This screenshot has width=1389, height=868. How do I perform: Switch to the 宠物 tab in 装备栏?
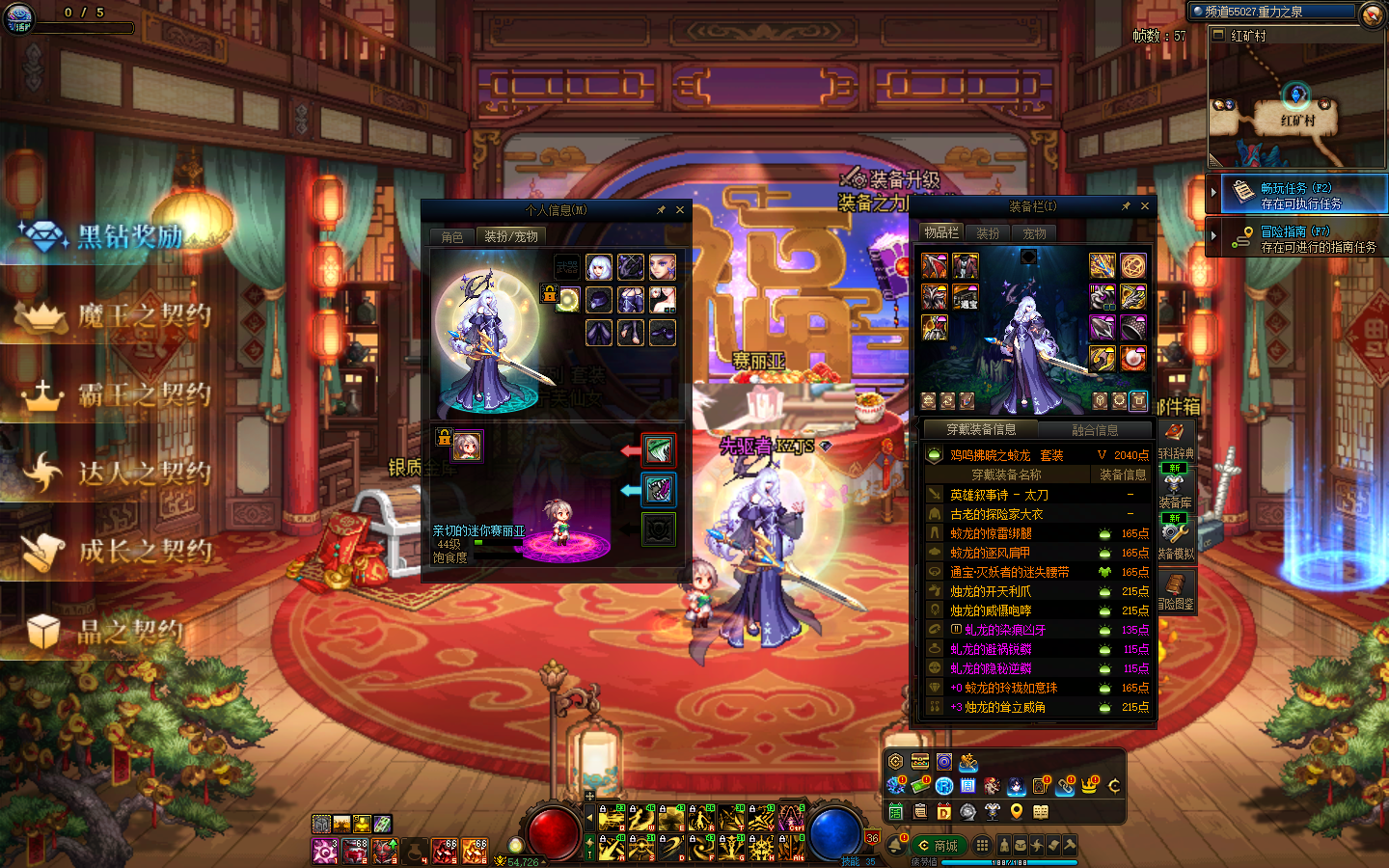1034,233
